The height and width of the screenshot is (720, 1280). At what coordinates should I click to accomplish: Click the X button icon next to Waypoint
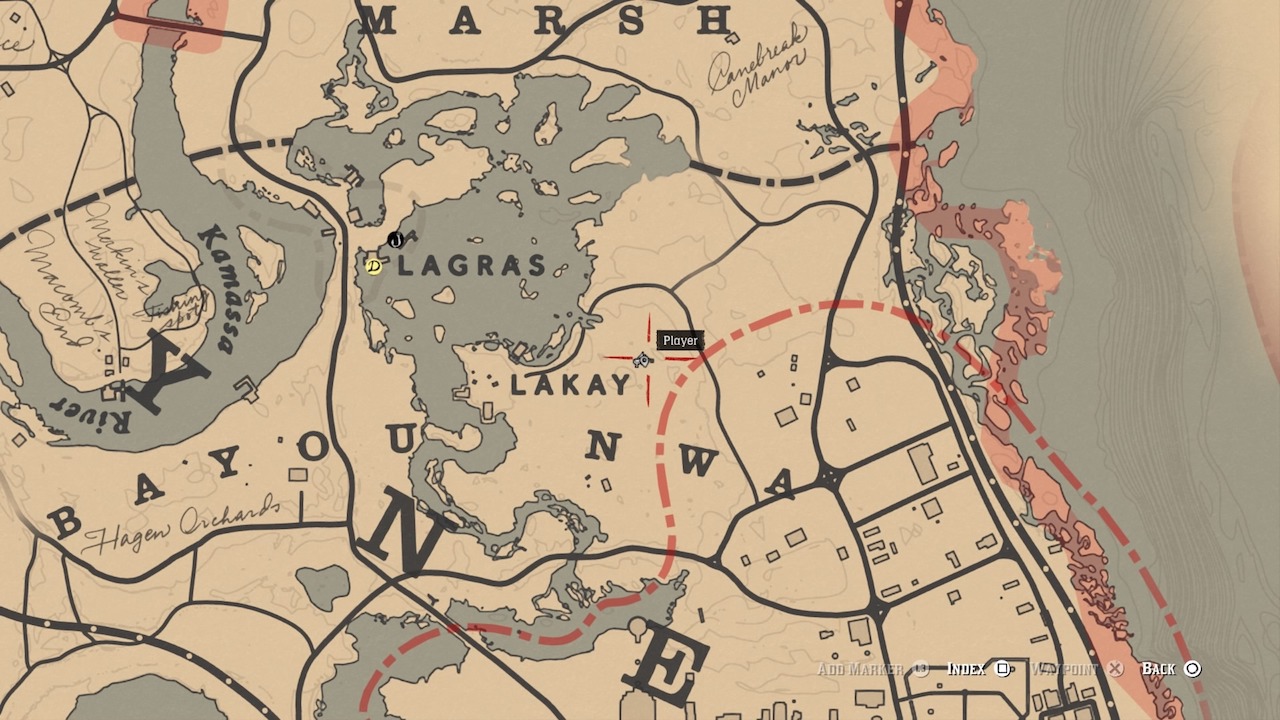tap(1113, 668)
